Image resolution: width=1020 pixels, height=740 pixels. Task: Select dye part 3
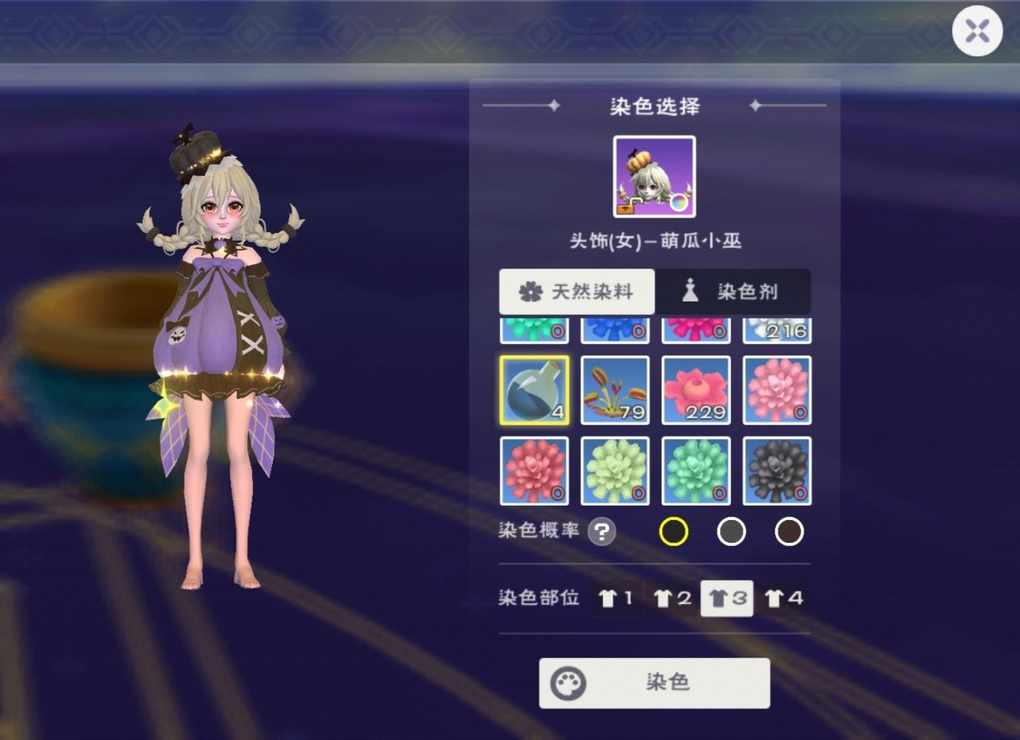click(727, 598)
